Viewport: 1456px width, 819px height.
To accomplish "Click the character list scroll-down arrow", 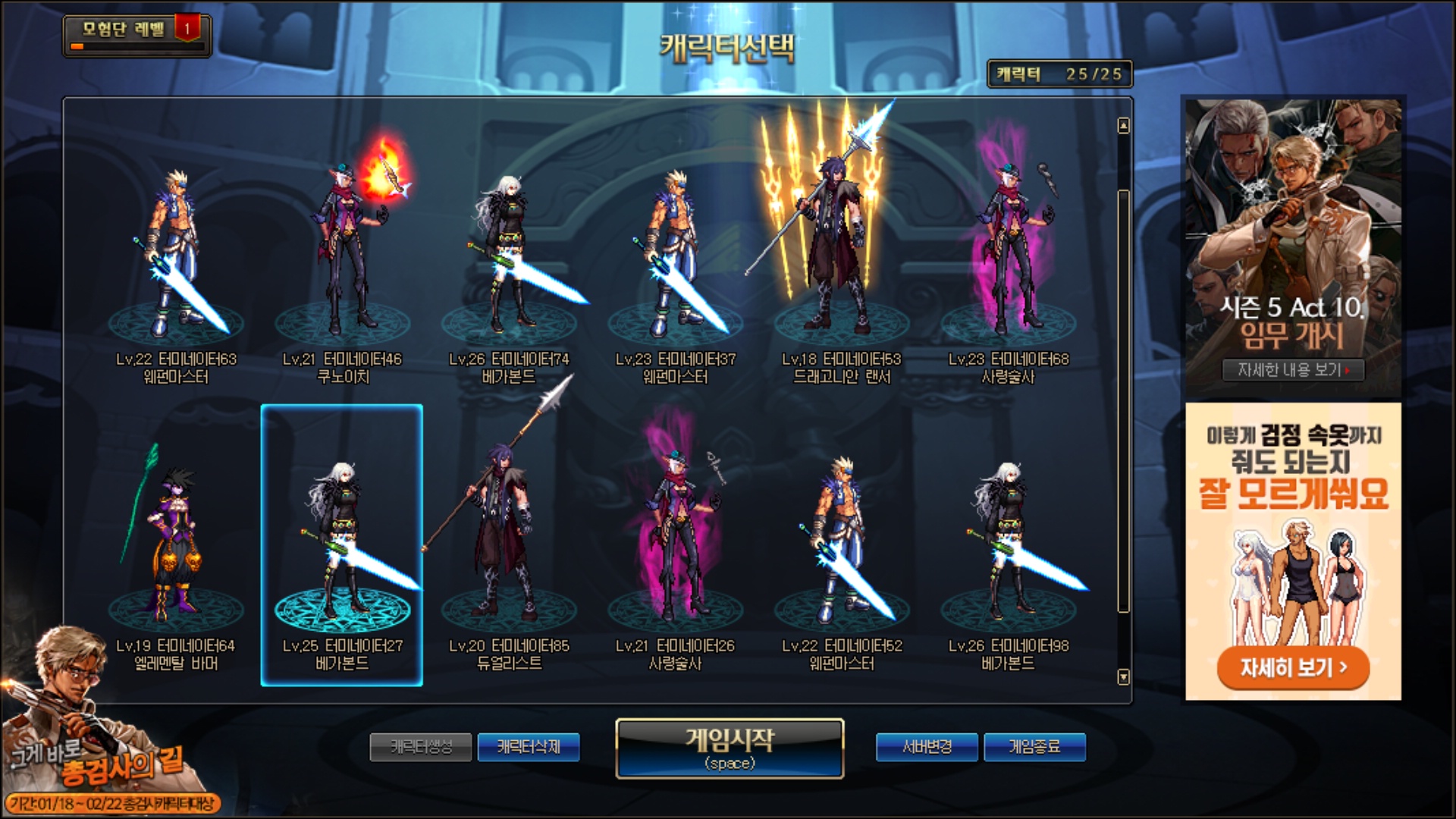I will coord(1124,676).
